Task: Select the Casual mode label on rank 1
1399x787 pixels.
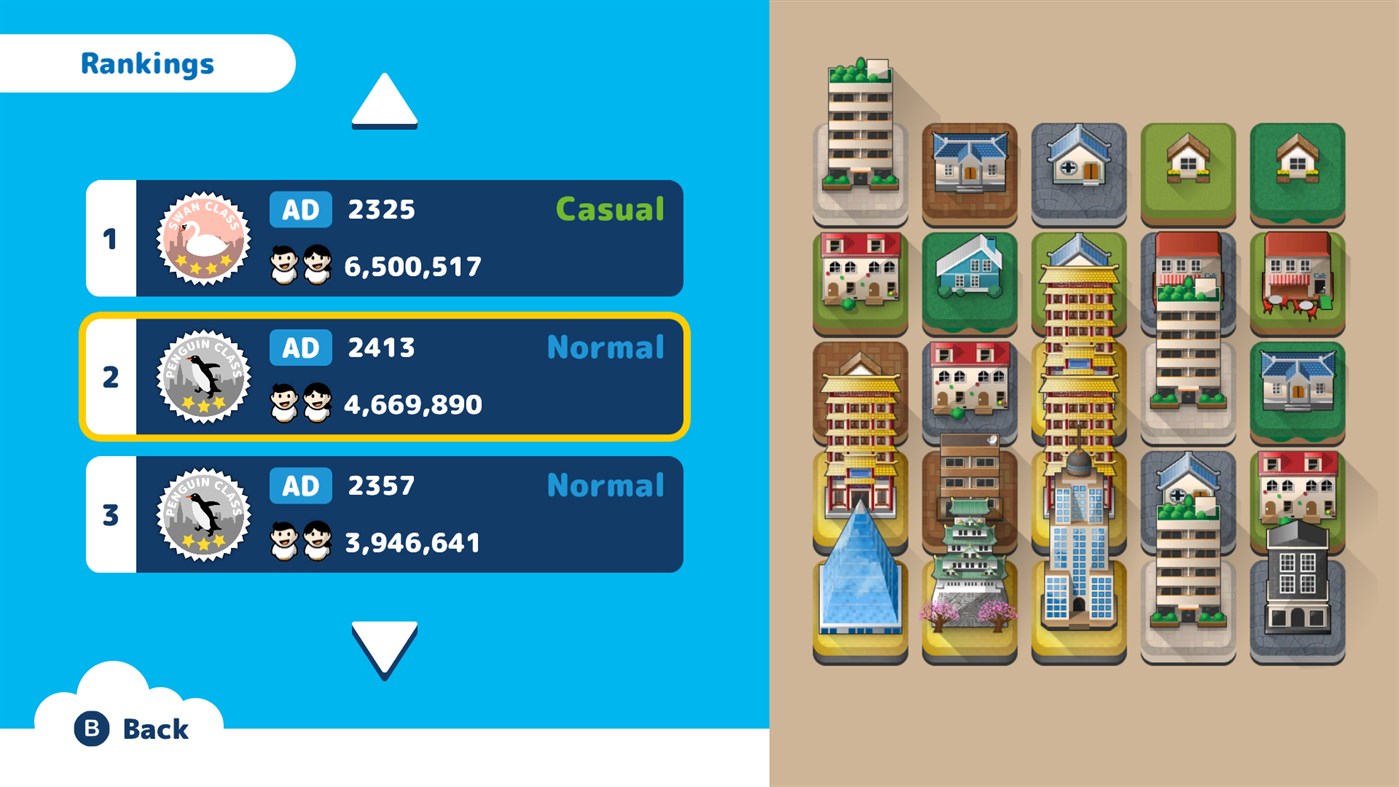Action: (608, 209)
